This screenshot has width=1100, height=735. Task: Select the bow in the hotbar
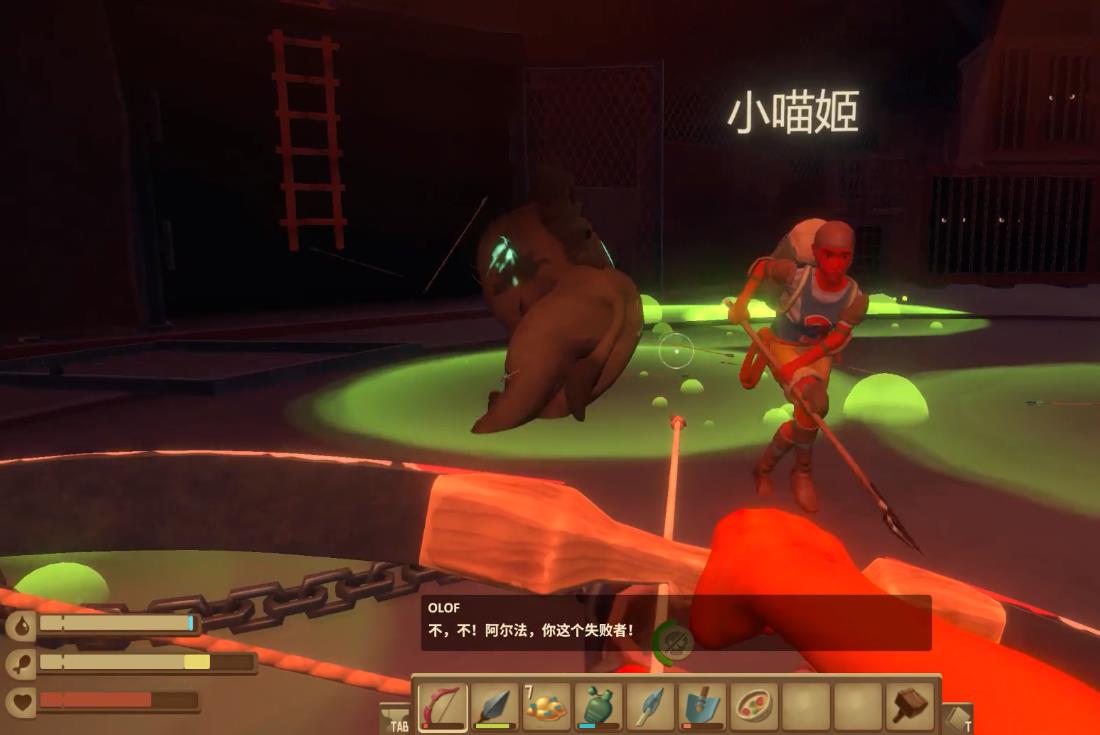442,707
